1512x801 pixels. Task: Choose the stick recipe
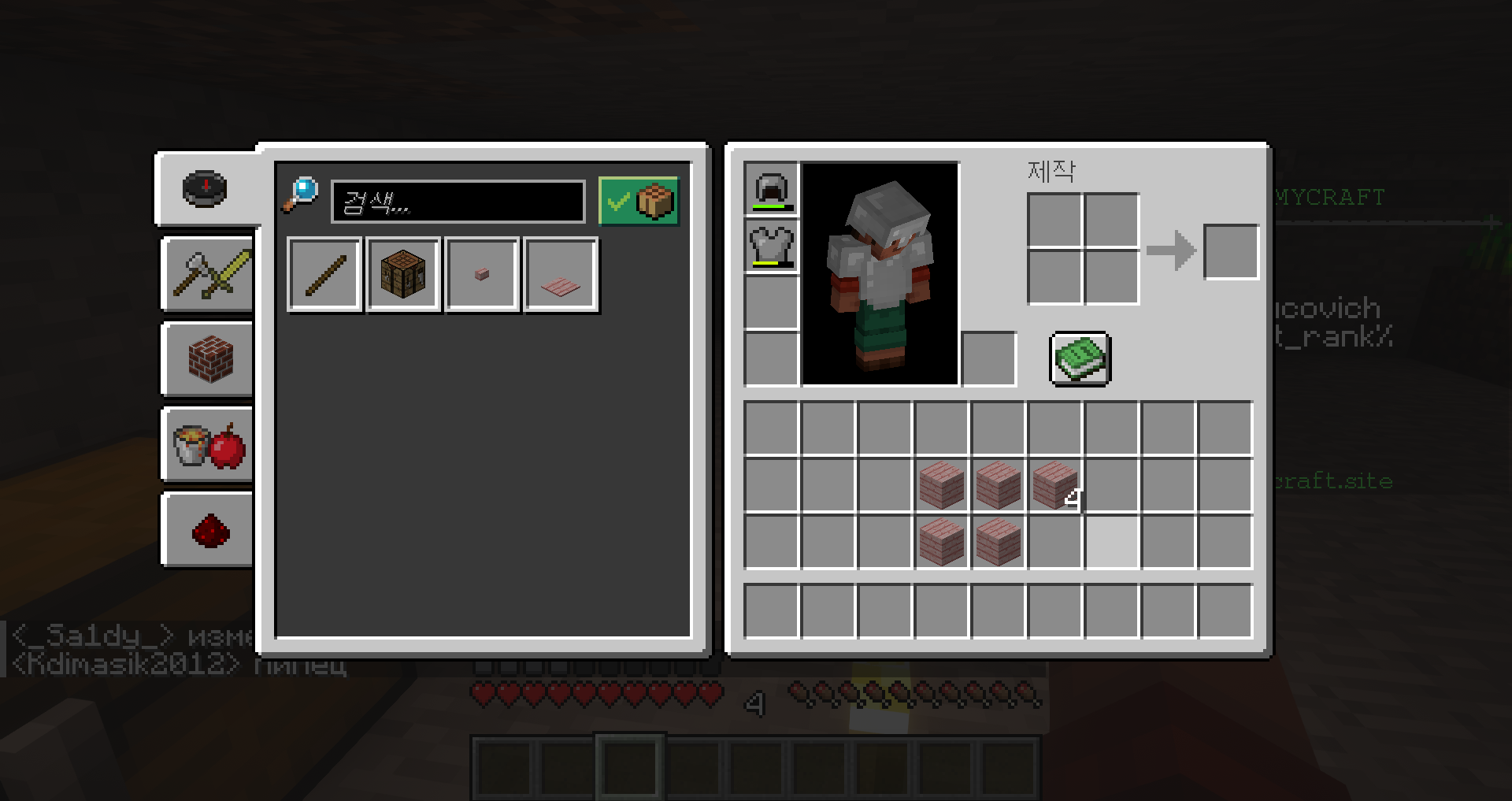325,275
